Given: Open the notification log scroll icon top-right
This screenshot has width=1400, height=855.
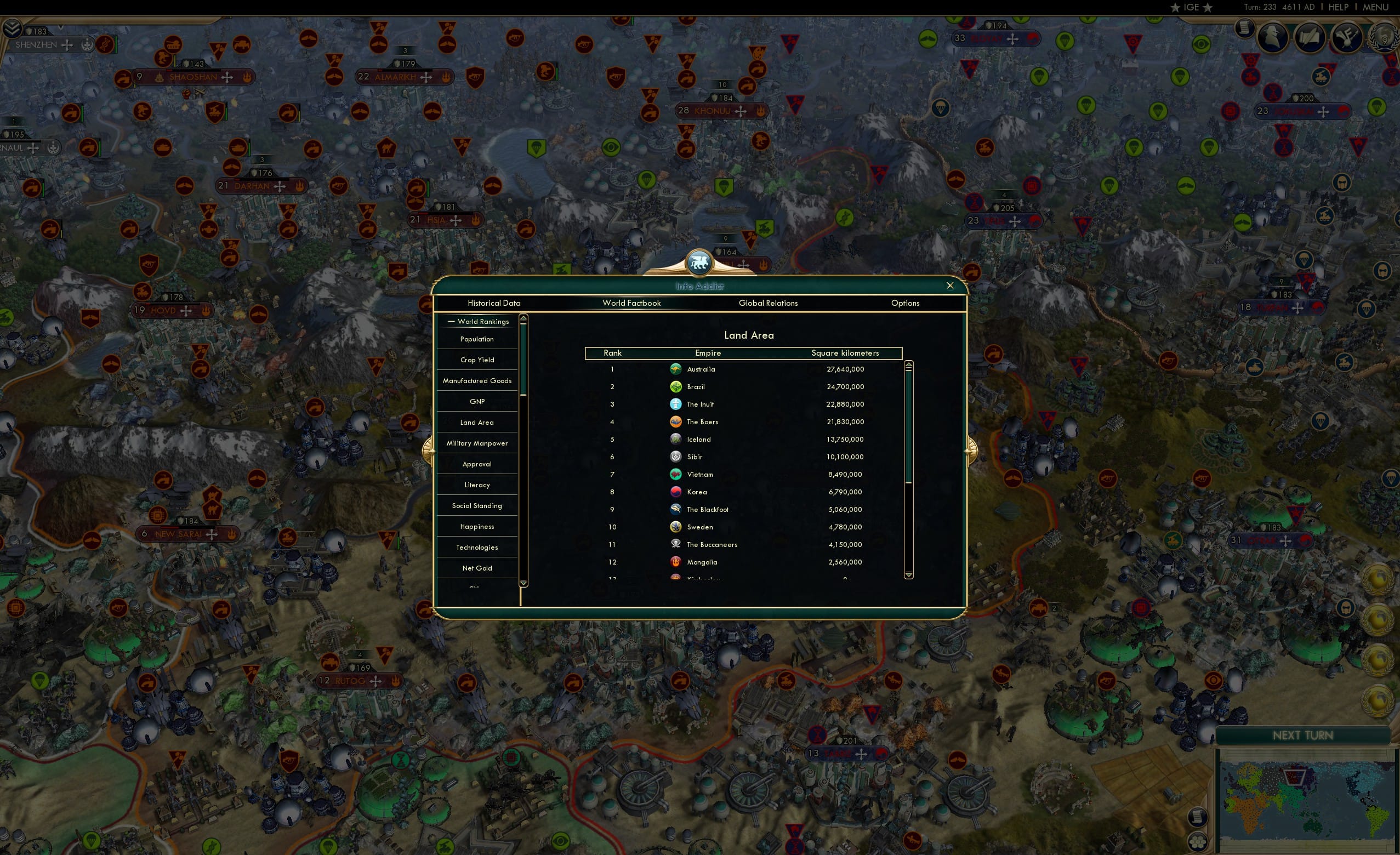Looking at the screenshot, I should pos(1245,30).
